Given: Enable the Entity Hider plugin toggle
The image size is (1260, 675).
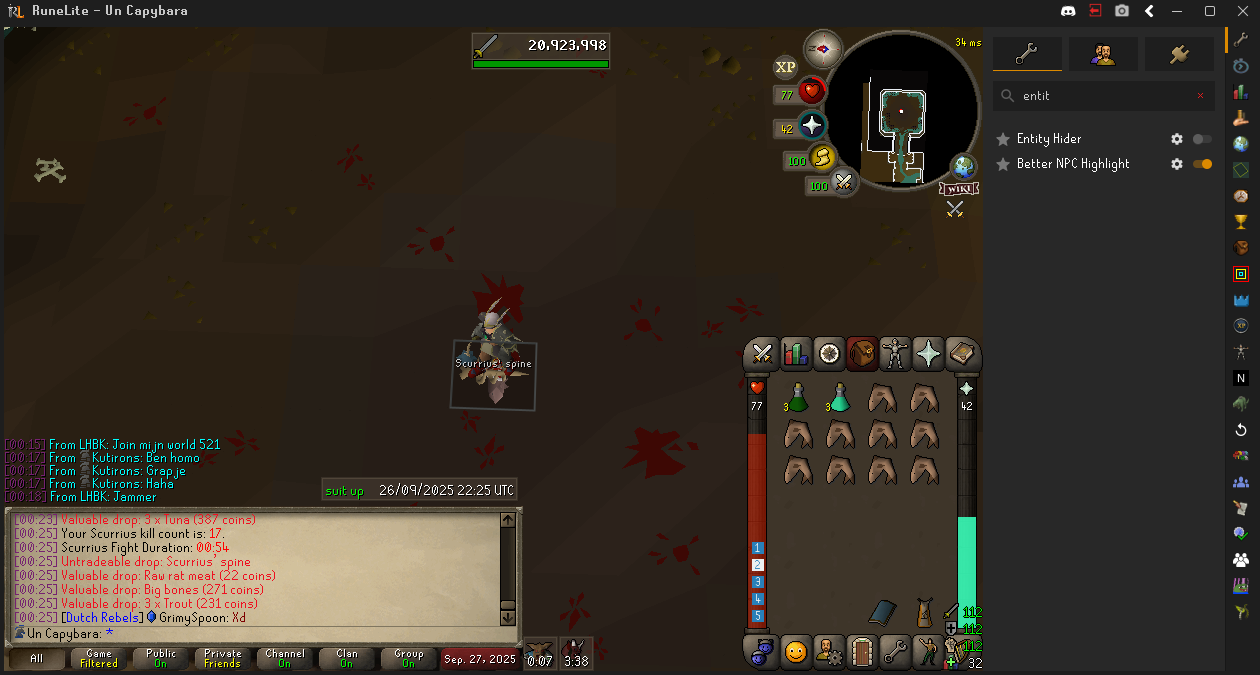Looking at the screenshot, I should [1202, 139].
